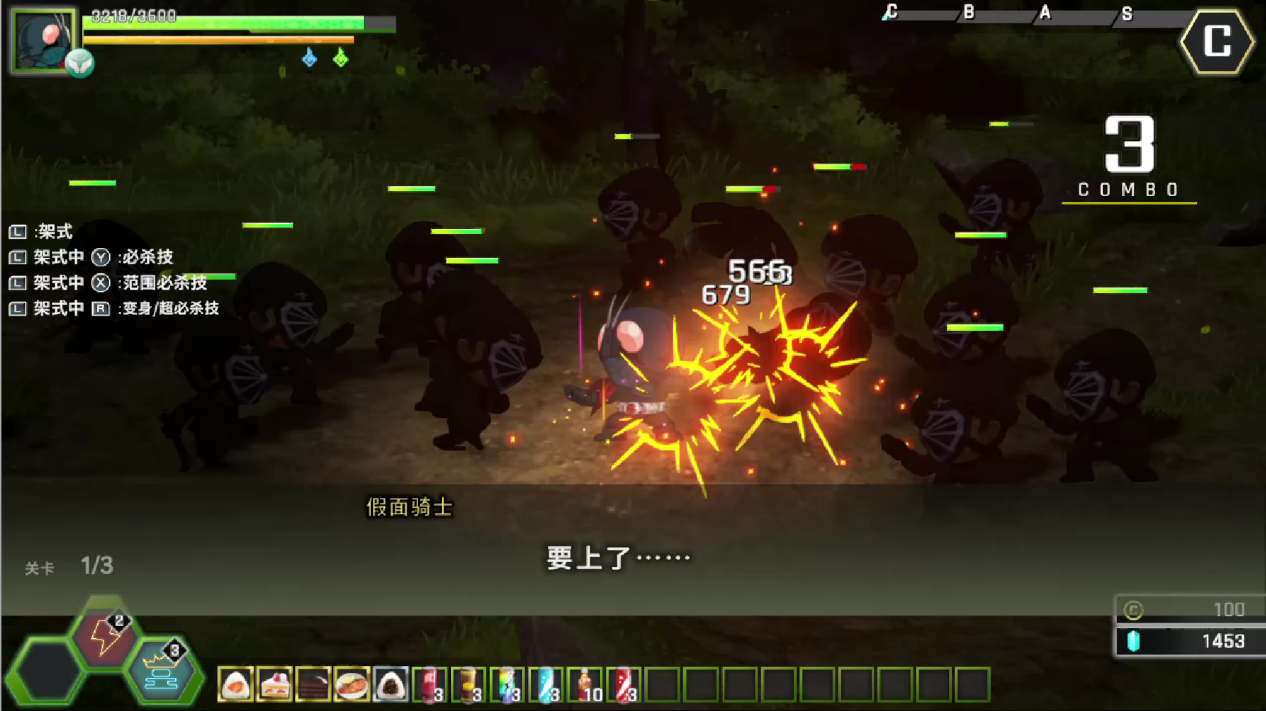Image resolution: width=1266 pixels, height=711 pixels.
Task: Select the dark rice ball in blue-framed slot
Action: [x=391, y=685]
